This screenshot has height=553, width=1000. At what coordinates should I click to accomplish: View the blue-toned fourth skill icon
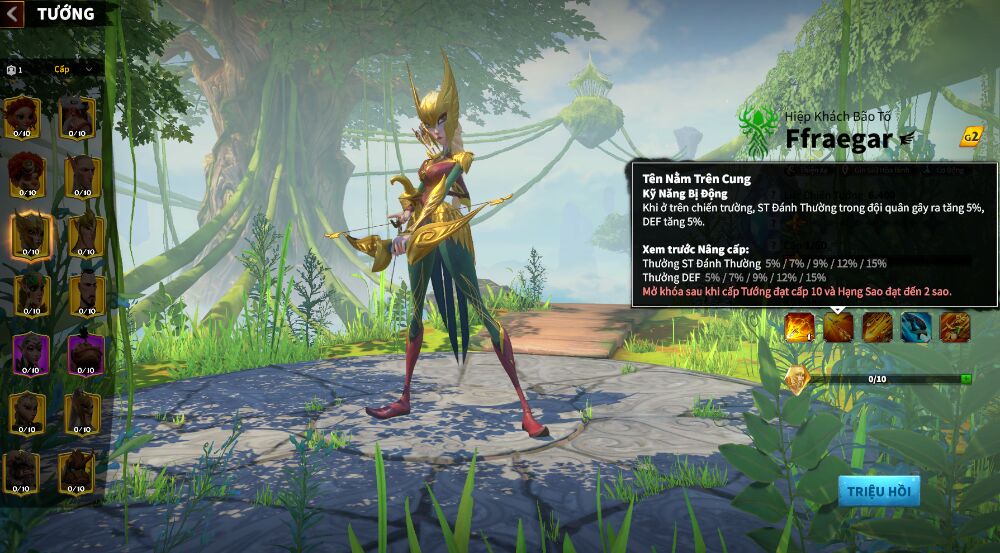[916, 327]
